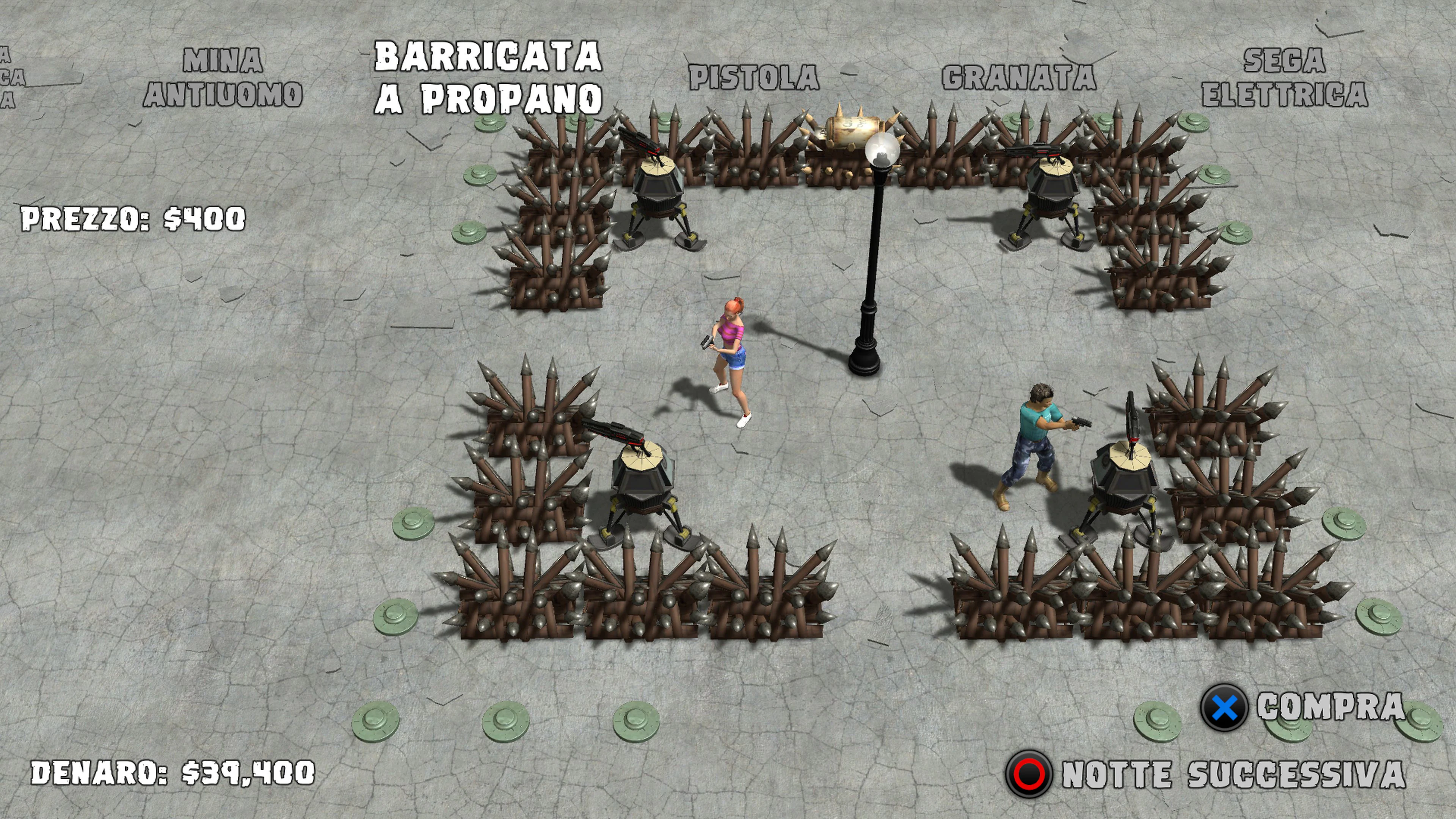Select Sega Elettrica in the shop
1456x819 pixels.
(1284, 77)
